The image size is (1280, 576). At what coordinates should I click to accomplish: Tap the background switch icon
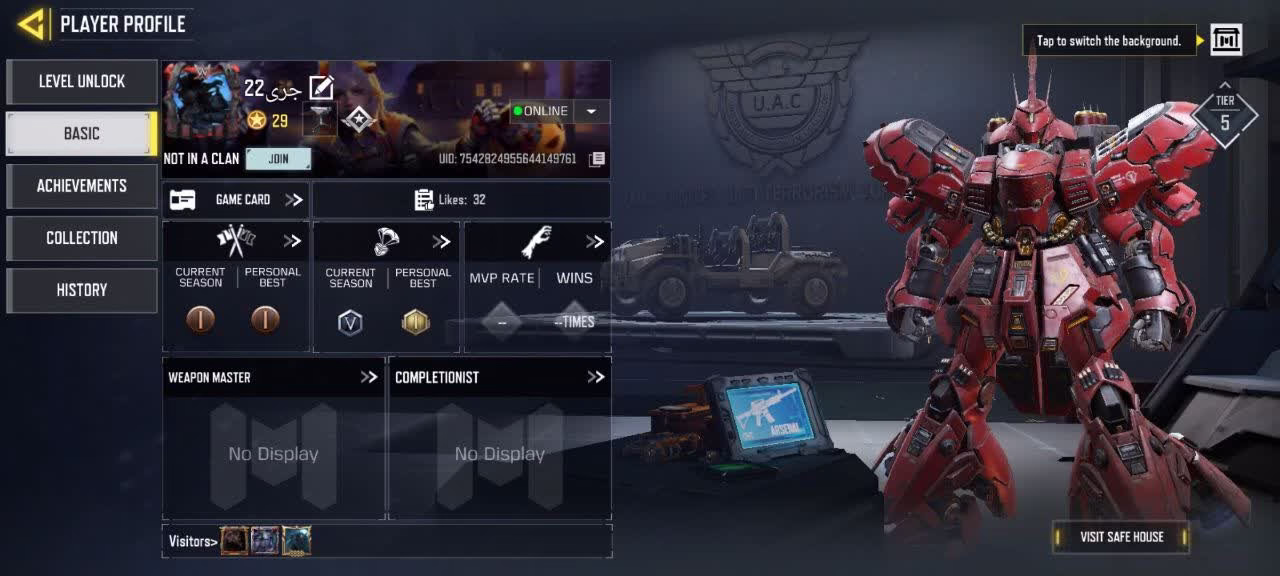click(1226, 40)
